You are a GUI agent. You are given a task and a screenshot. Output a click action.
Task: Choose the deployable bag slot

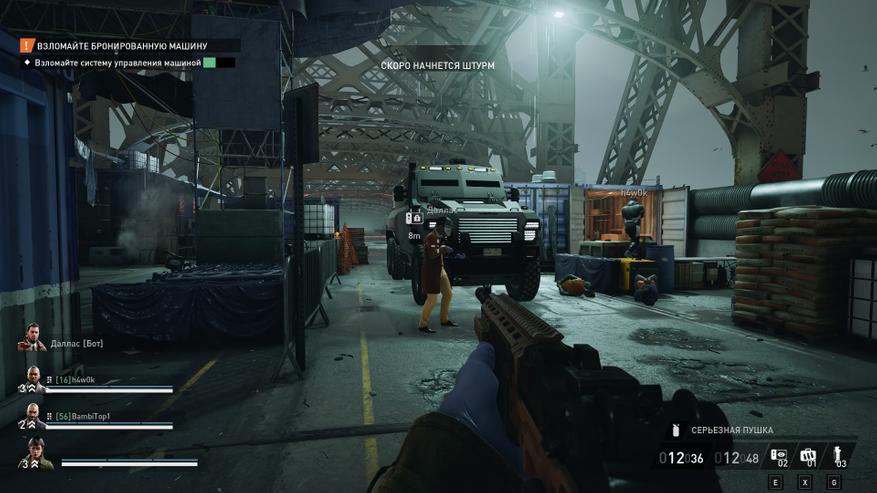coord(809,456)
